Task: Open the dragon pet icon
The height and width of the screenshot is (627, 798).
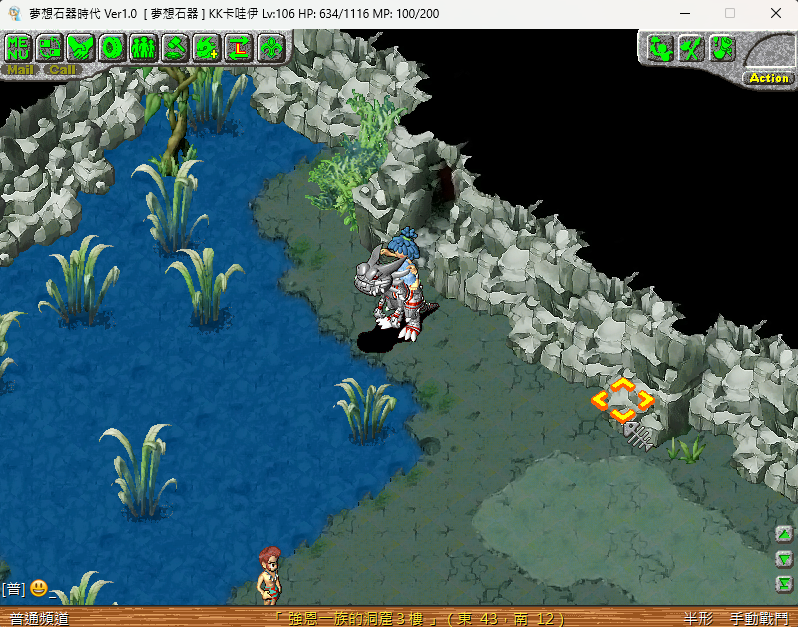Action: 207,47
